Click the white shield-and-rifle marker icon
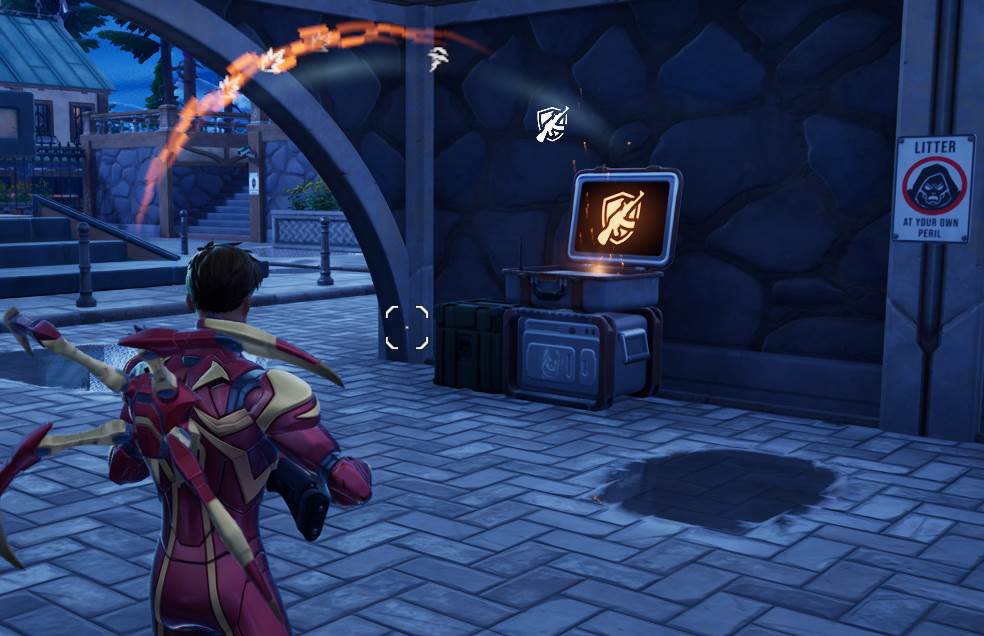 (x=552, y=123)
